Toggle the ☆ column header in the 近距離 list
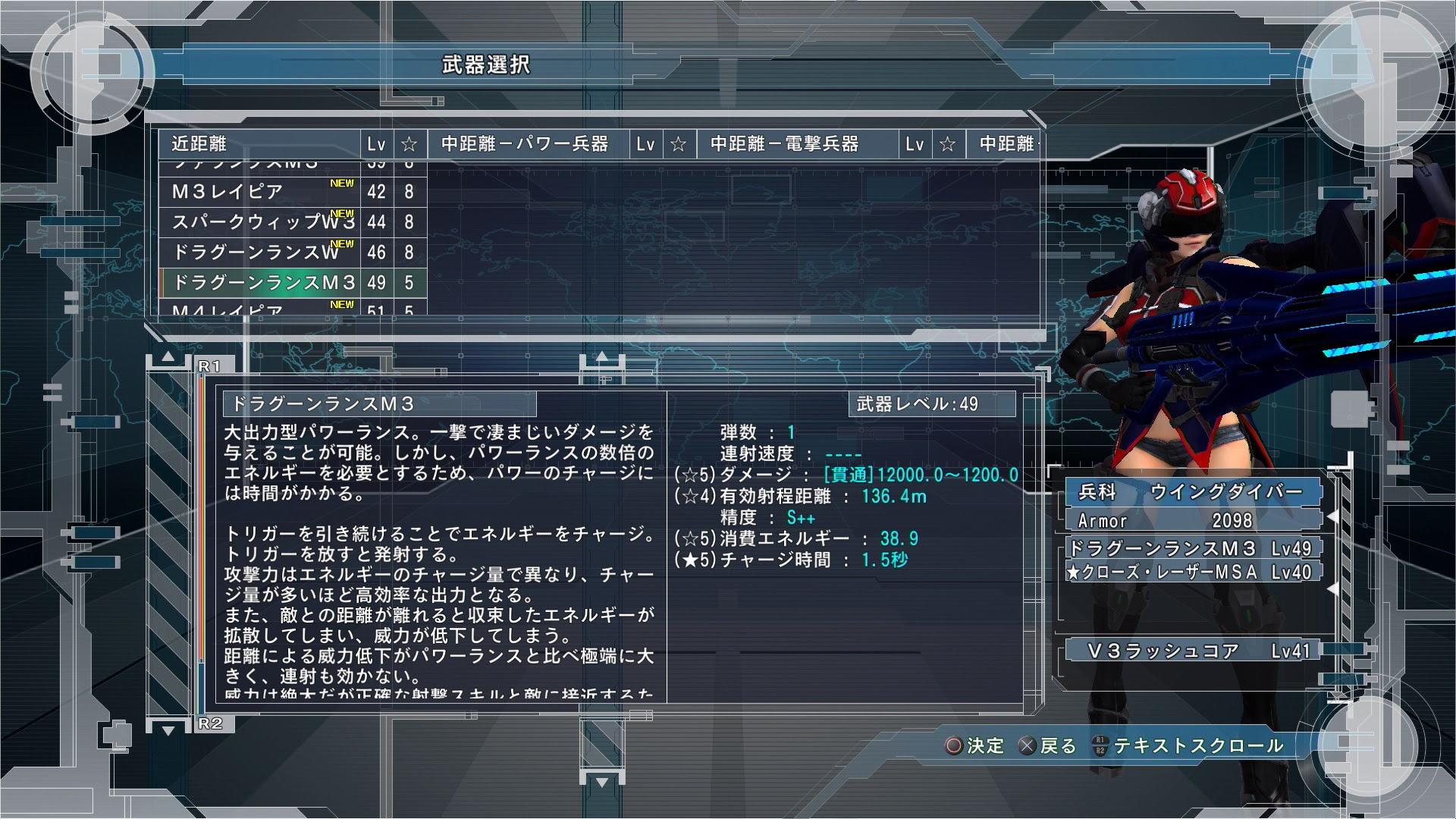1456x819 pixels. [410, 143]
